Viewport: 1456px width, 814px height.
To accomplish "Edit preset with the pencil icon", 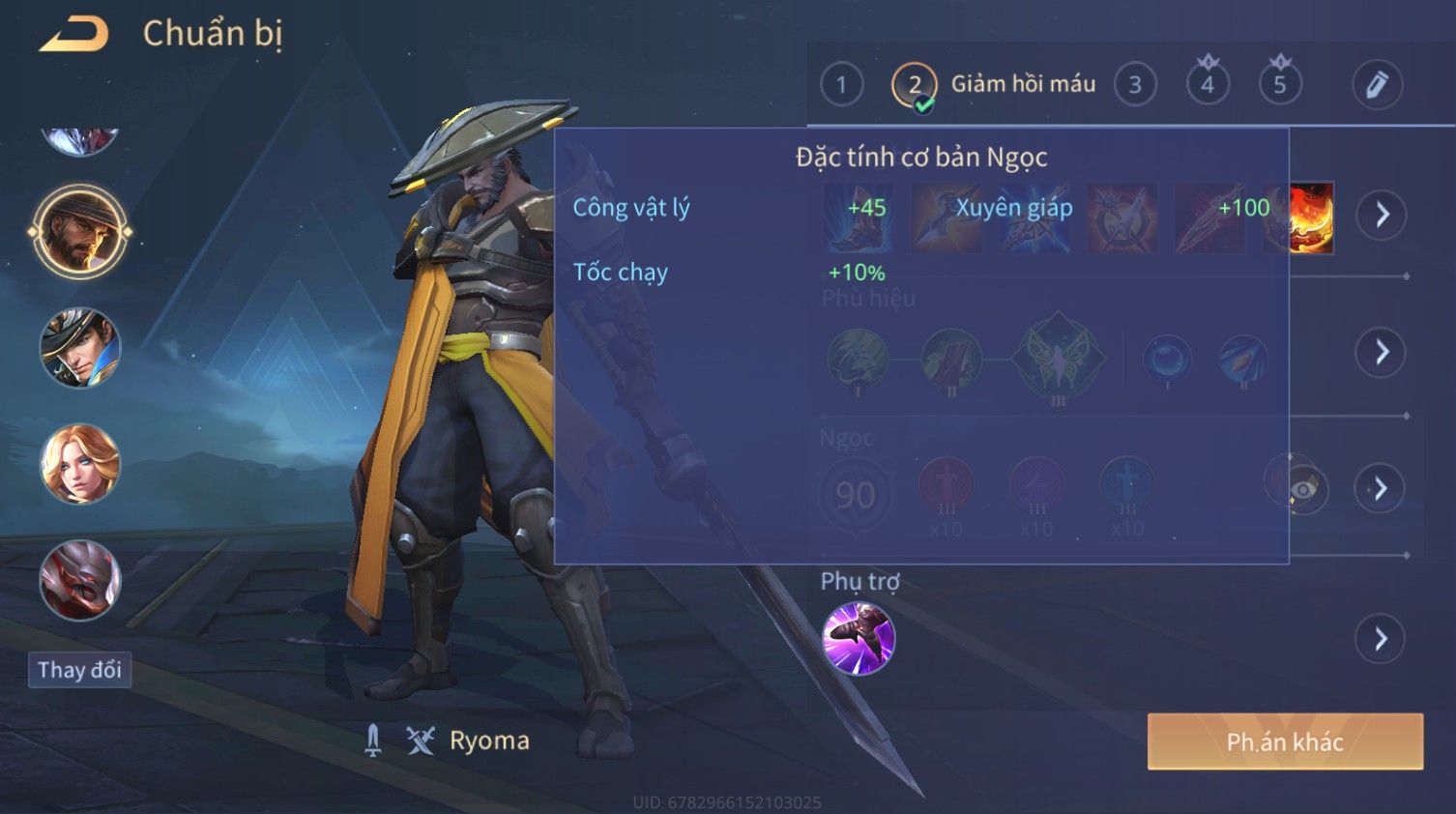I will (x=1377, y=85).
